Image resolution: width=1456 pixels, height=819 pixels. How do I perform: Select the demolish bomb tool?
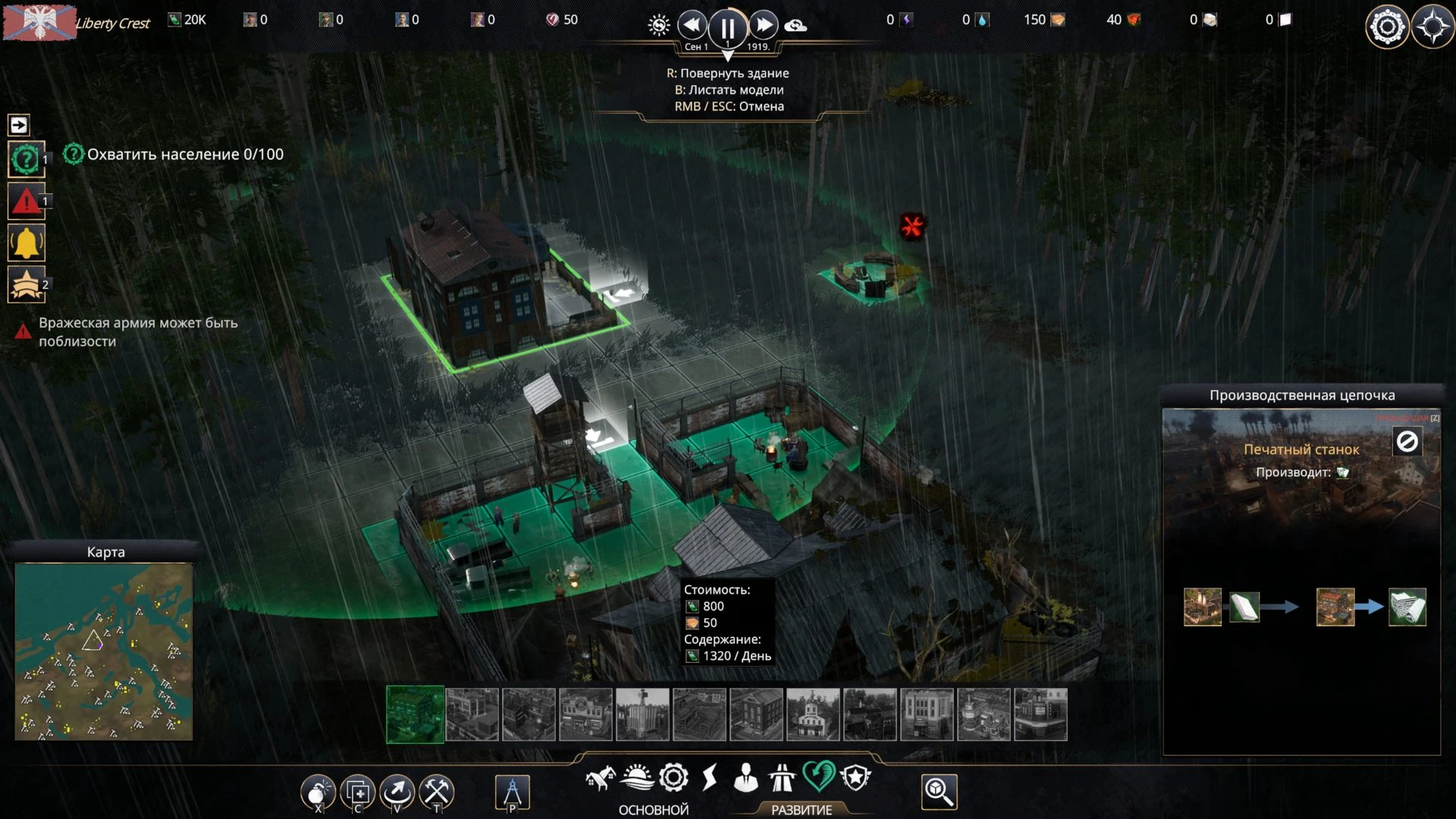tap(318, 793)
